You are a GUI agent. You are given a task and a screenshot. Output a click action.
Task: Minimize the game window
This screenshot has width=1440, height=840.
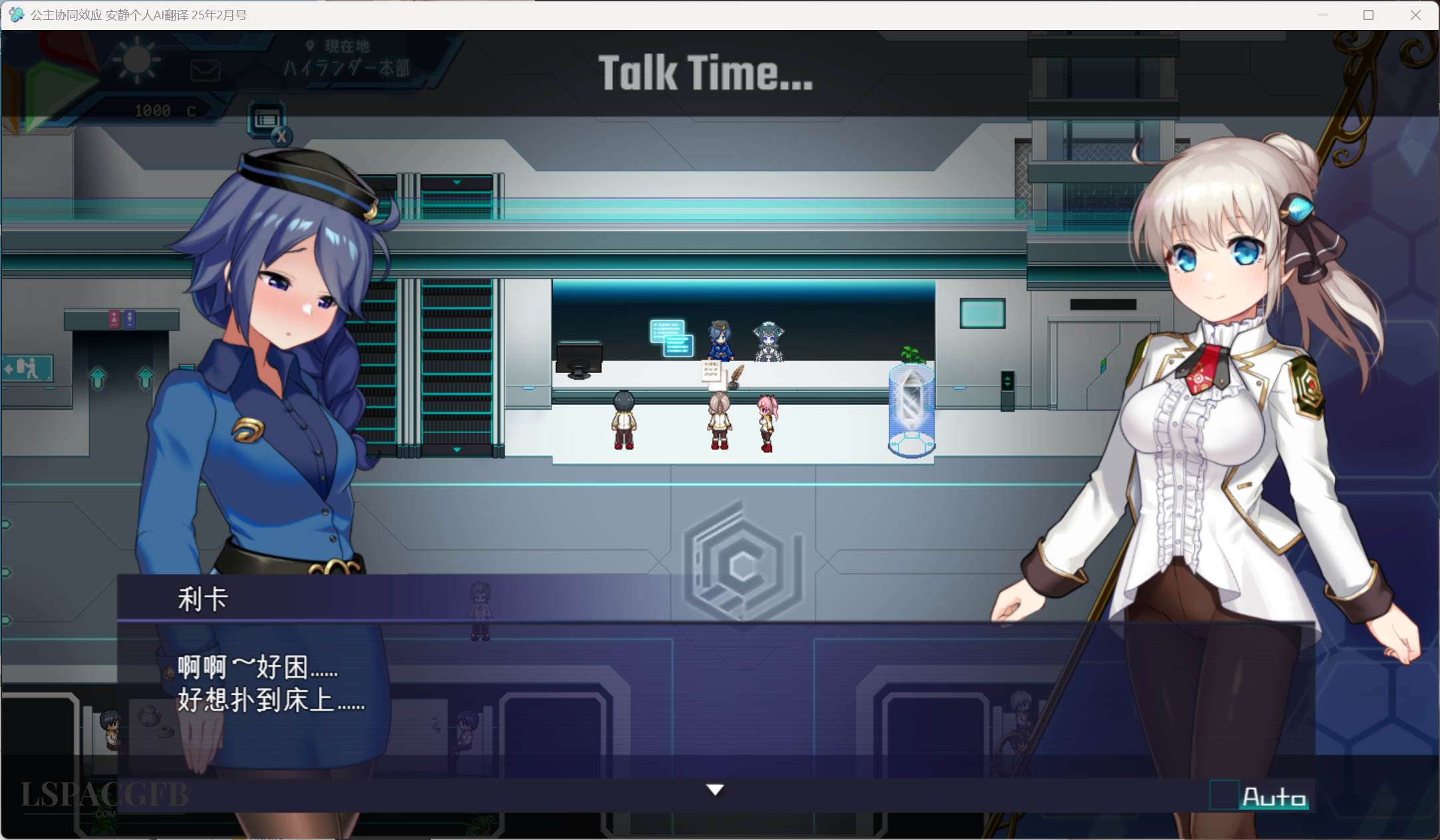(x=1322, y=15)
